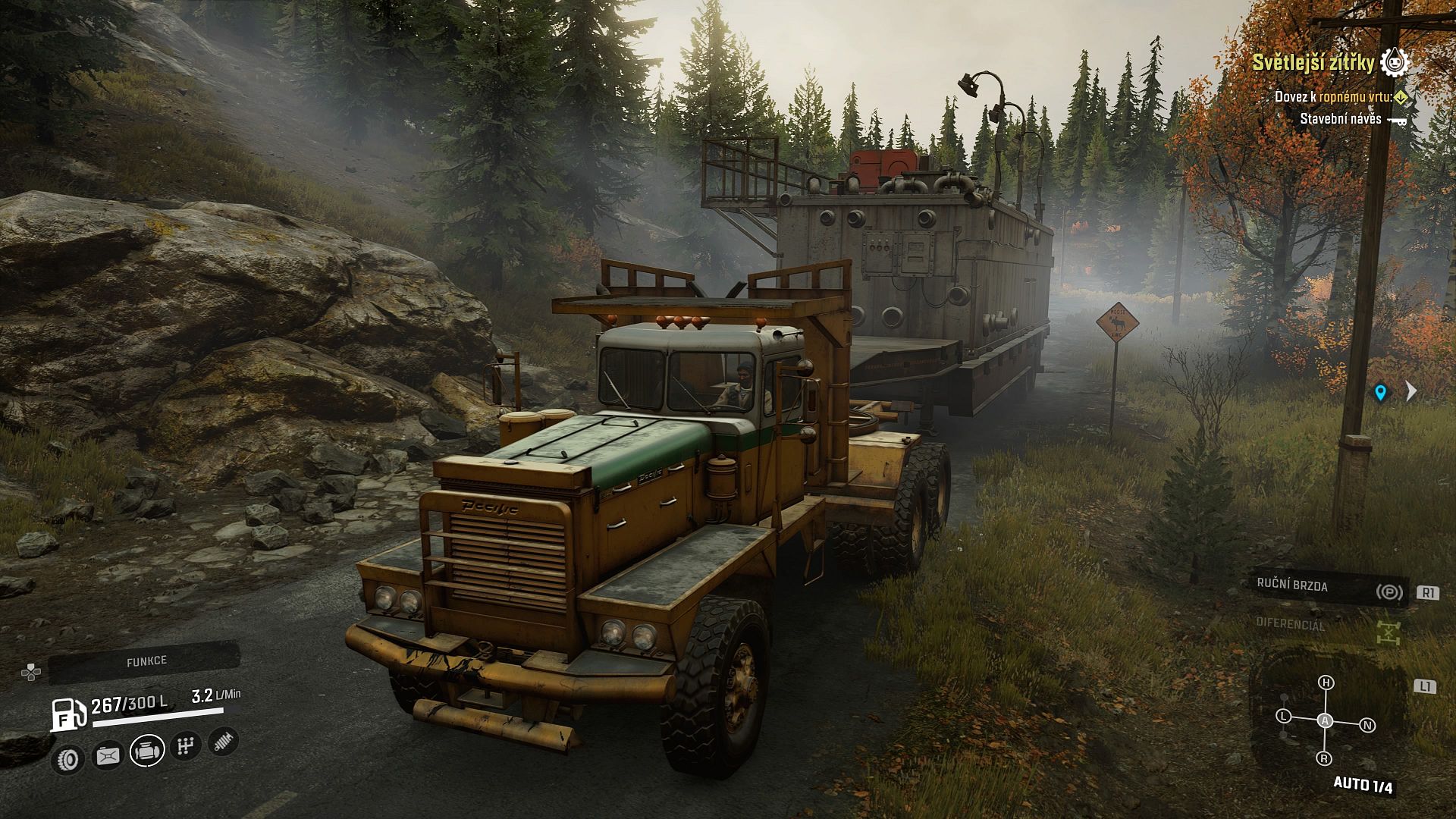
Task: Shift the gearbox to High gear H
Action: pos(1326,682)
